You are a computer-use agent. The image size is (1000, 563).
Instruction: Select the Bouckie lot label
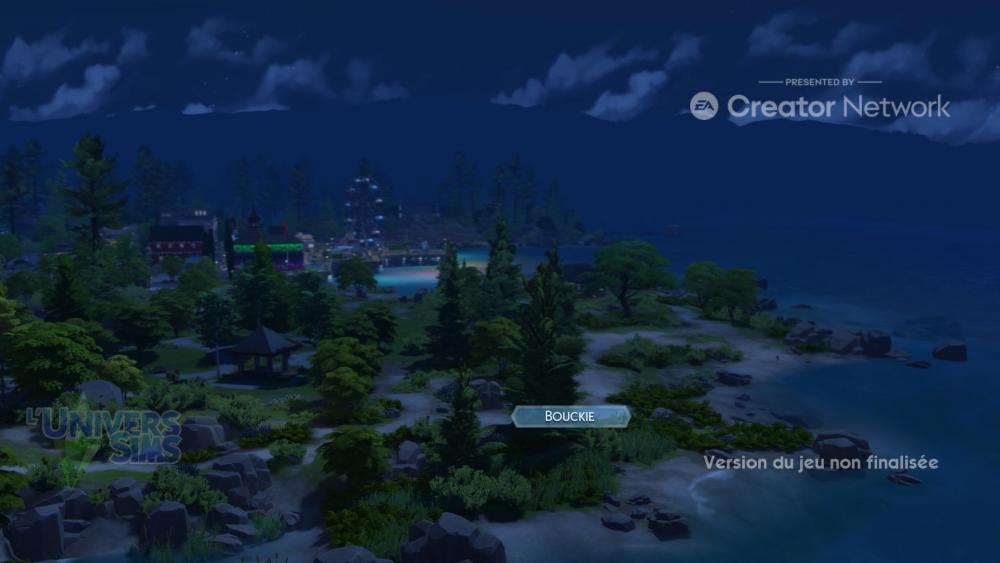pos(570,416)
